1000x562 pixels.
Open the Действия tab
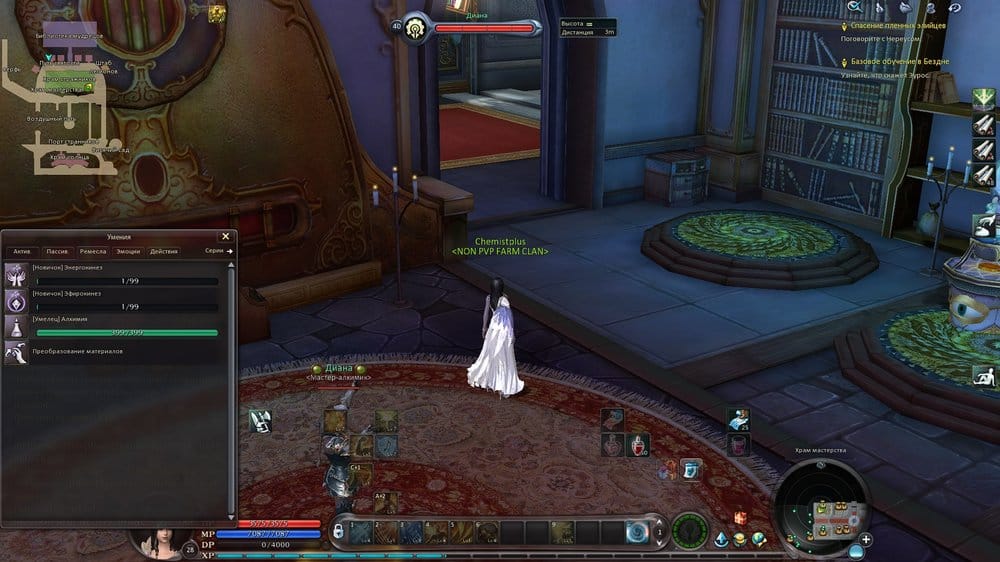coord(163,251)
